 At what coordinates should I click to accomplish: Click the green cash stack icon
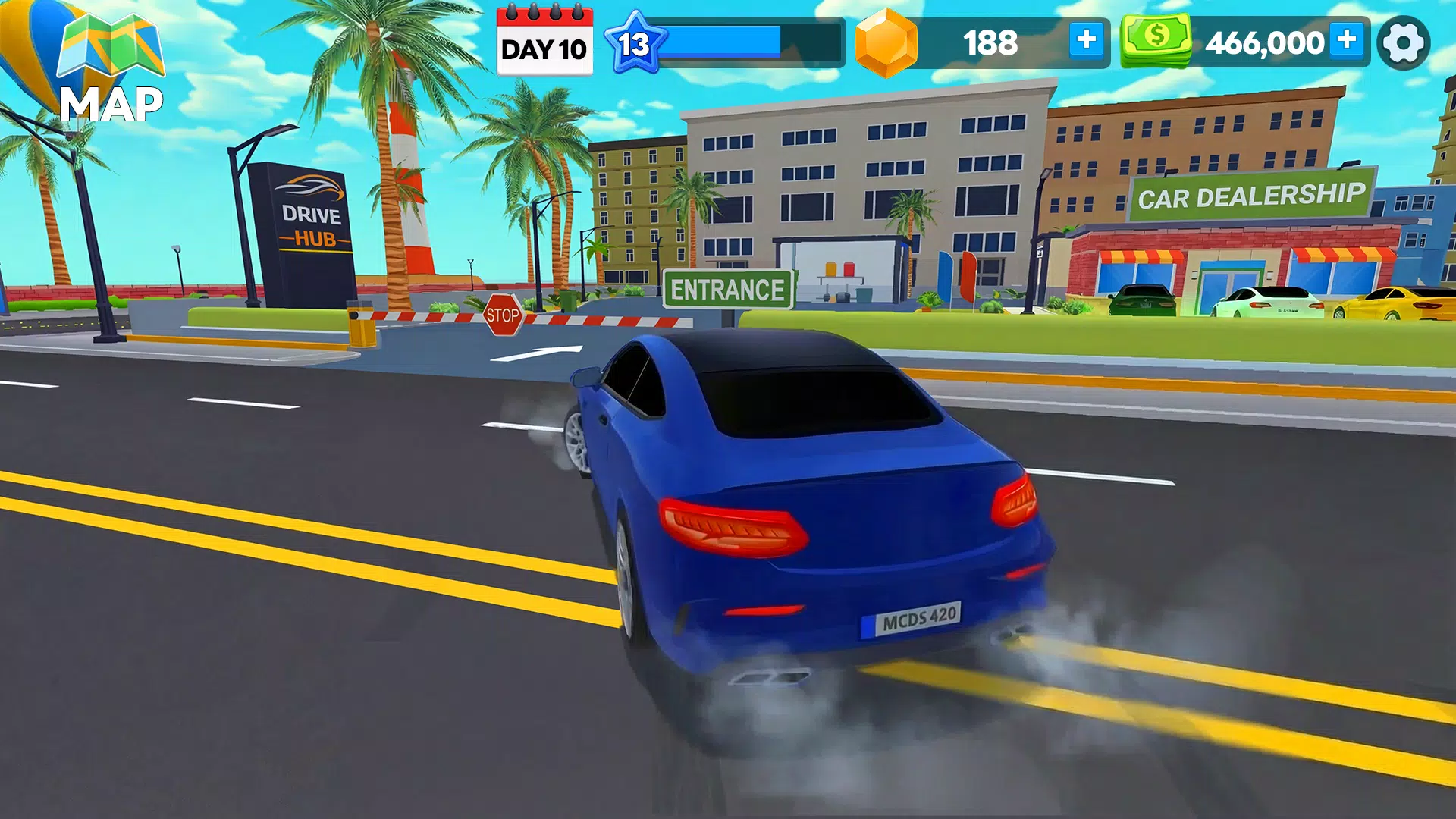pyautogui.click(x=1156, y=42)
